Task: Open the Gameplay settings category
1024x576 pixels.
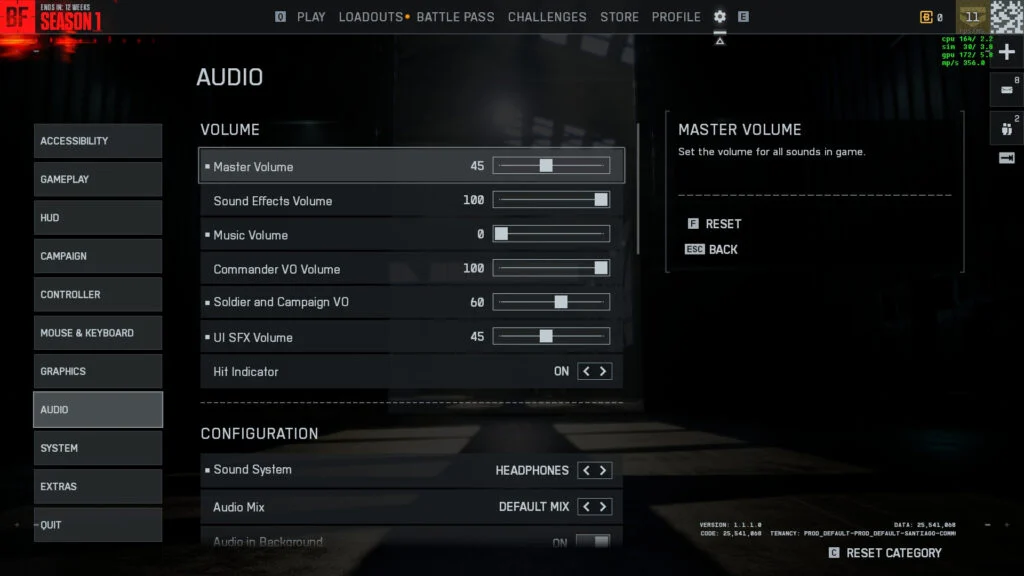Action: pos(98,179)
